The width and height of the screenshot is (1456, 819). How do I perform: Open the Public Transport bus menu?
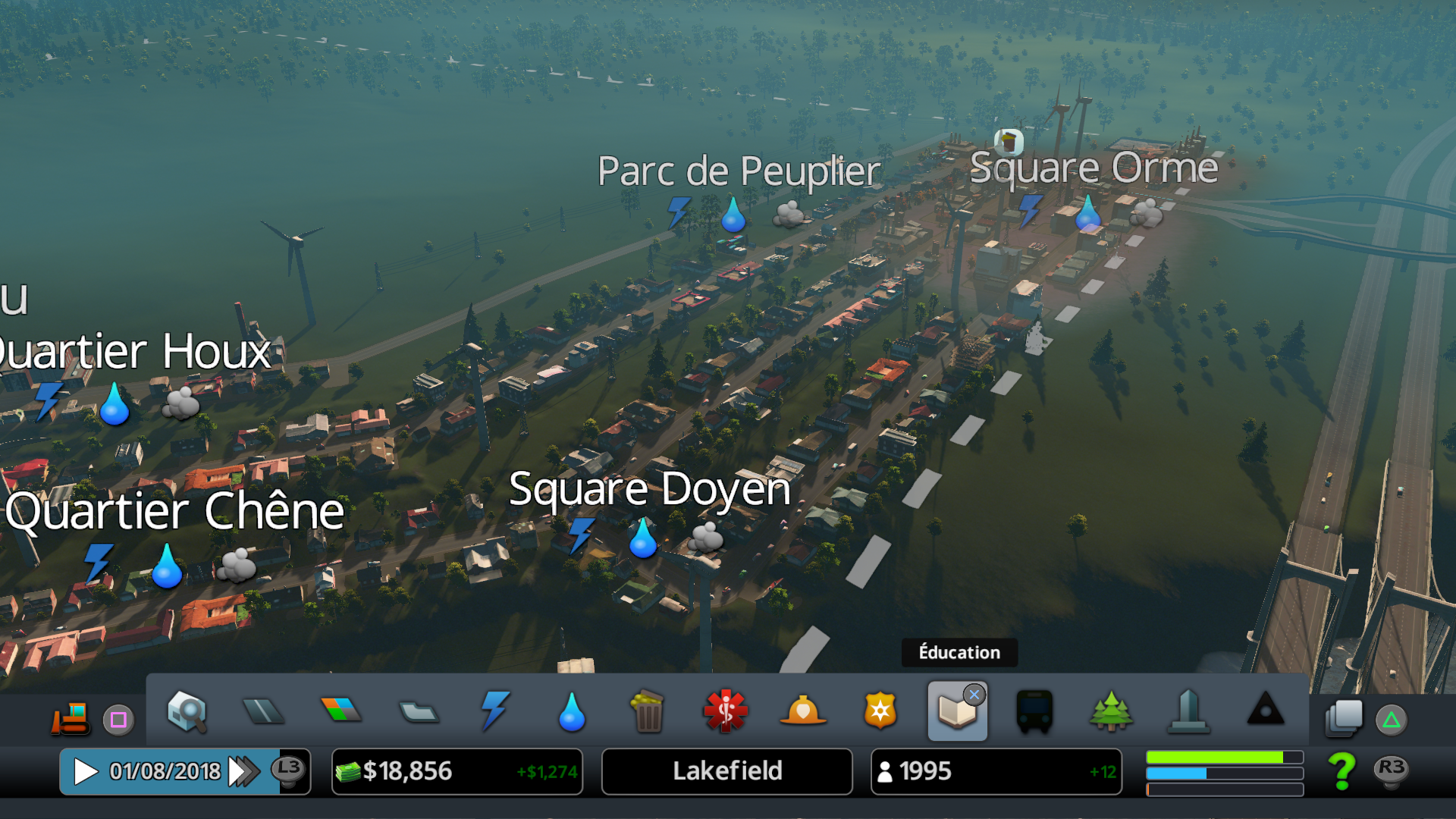1034,711
